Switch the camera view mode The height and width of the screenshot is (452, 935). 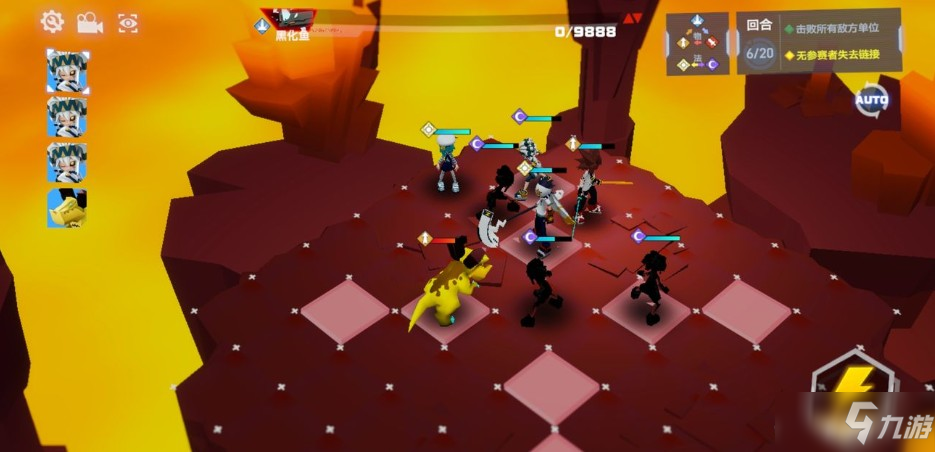pyautogui.click(x=90, y=22)
